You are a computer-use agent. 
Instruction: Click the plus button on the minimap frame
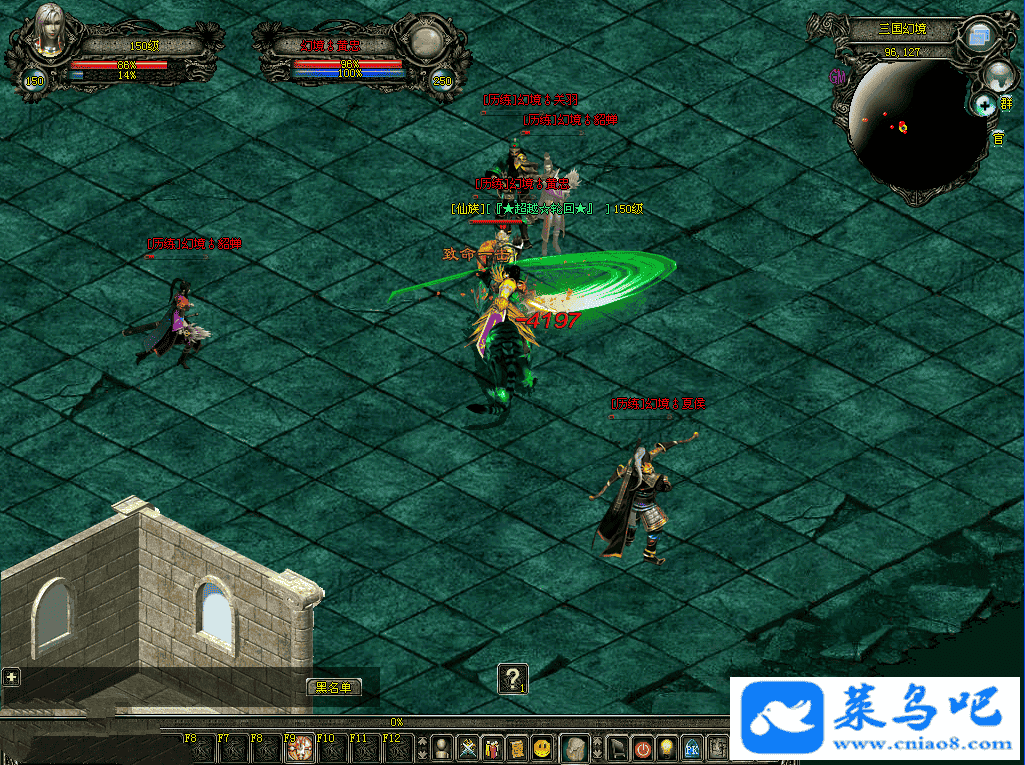(x=984, y=104)
